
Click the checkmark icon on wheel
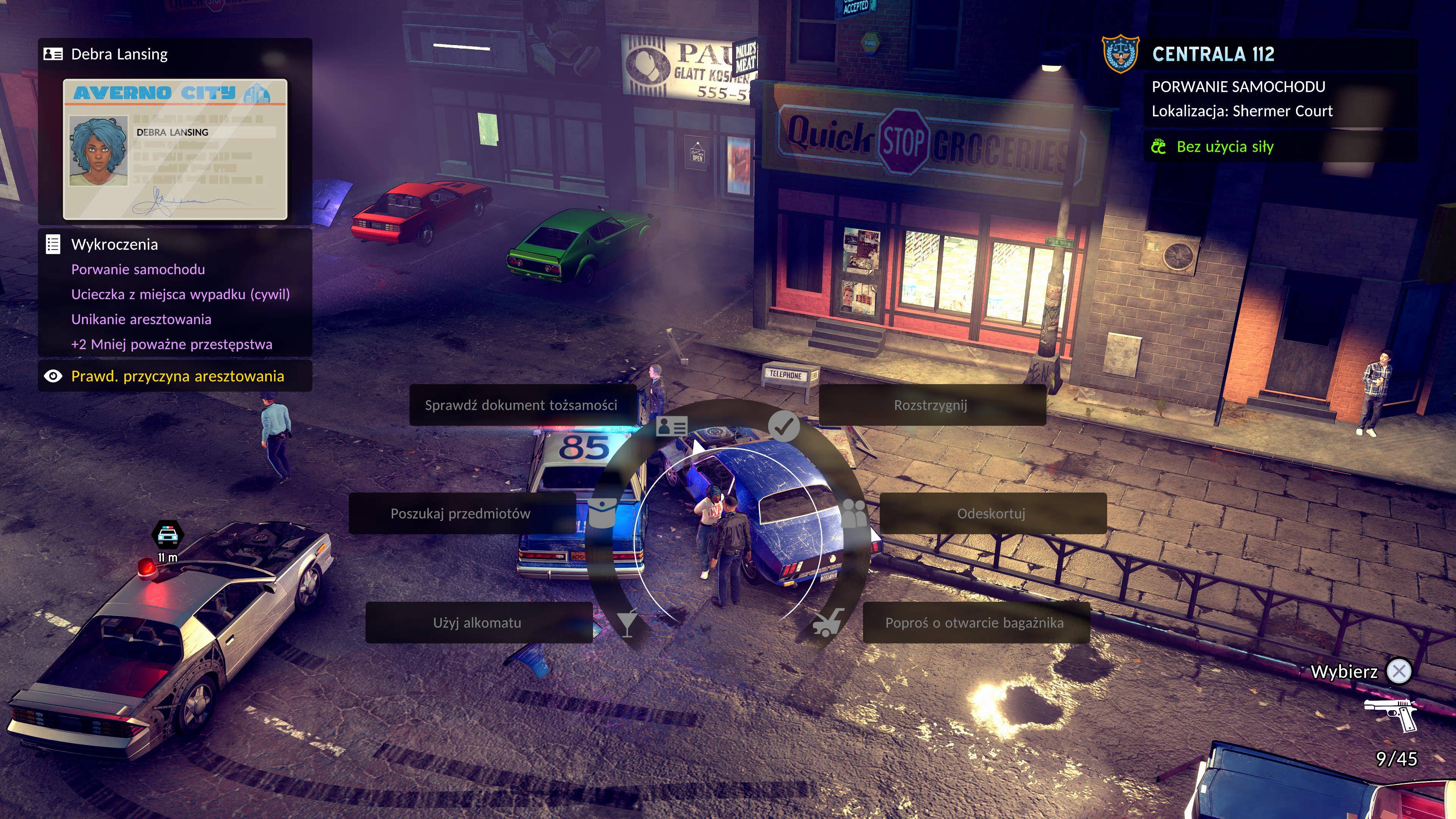coord(783,426)
